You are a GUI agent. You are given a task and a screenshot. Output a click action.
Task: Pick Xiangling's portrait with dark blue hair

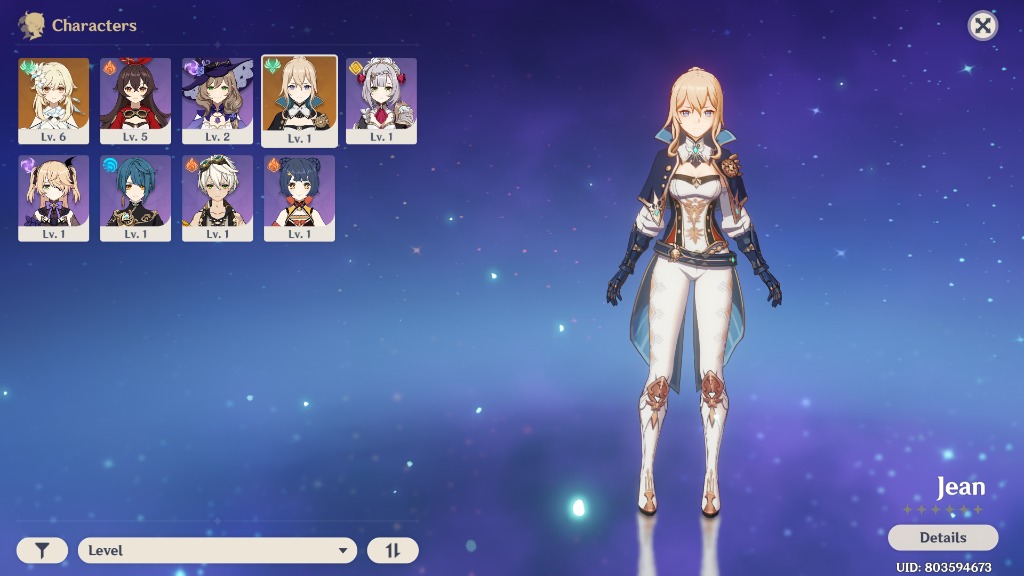(299, 197)
